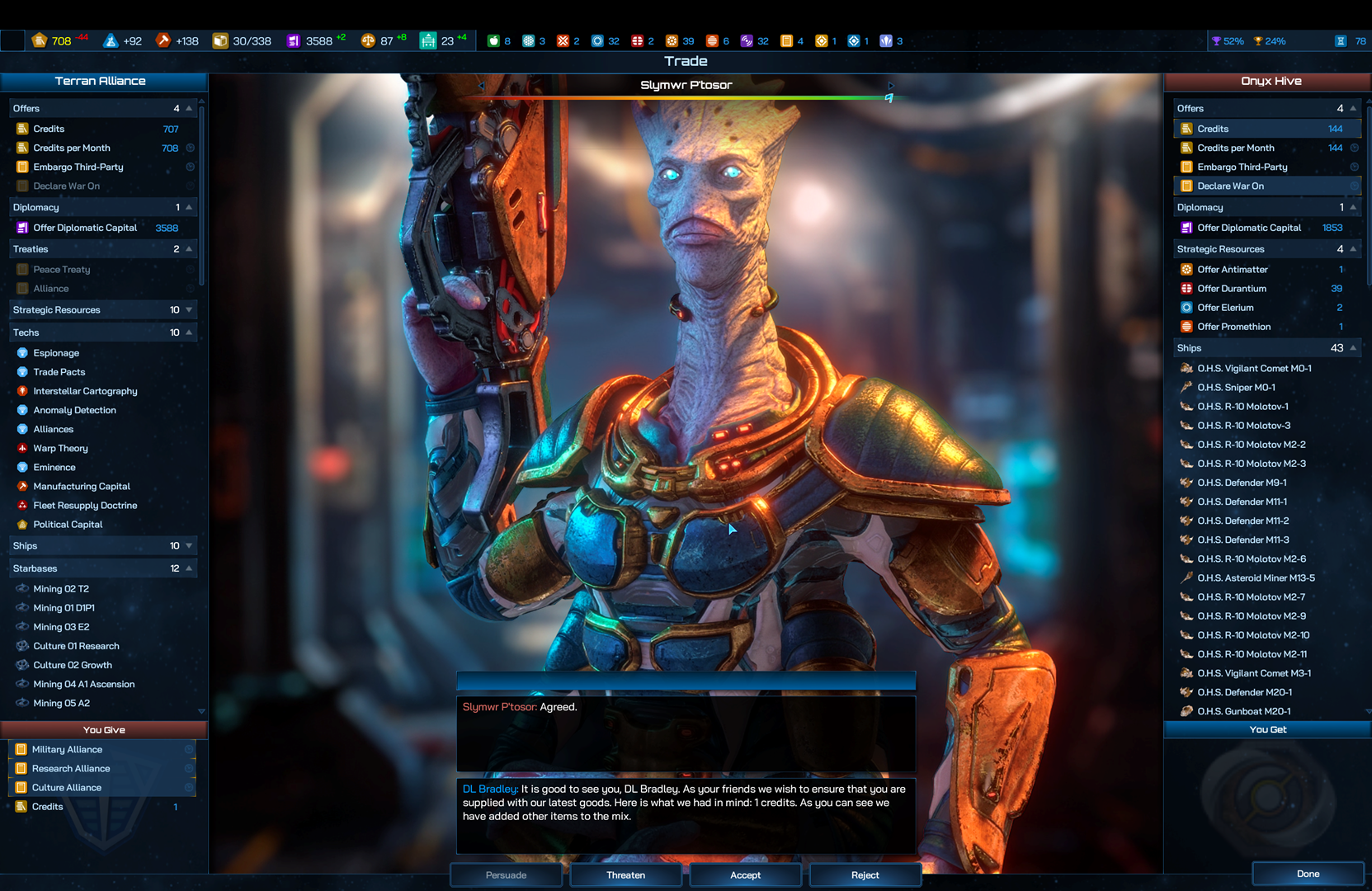Viewport: 1372px width, 891px height.
Task: Collapse the Terran Techs section
Action: [189, 332]
